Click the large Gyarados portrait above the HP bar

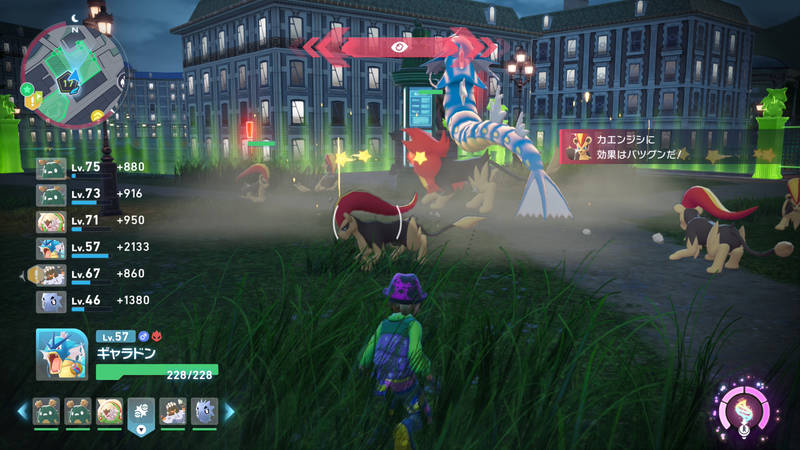click(x=63, y=355)
